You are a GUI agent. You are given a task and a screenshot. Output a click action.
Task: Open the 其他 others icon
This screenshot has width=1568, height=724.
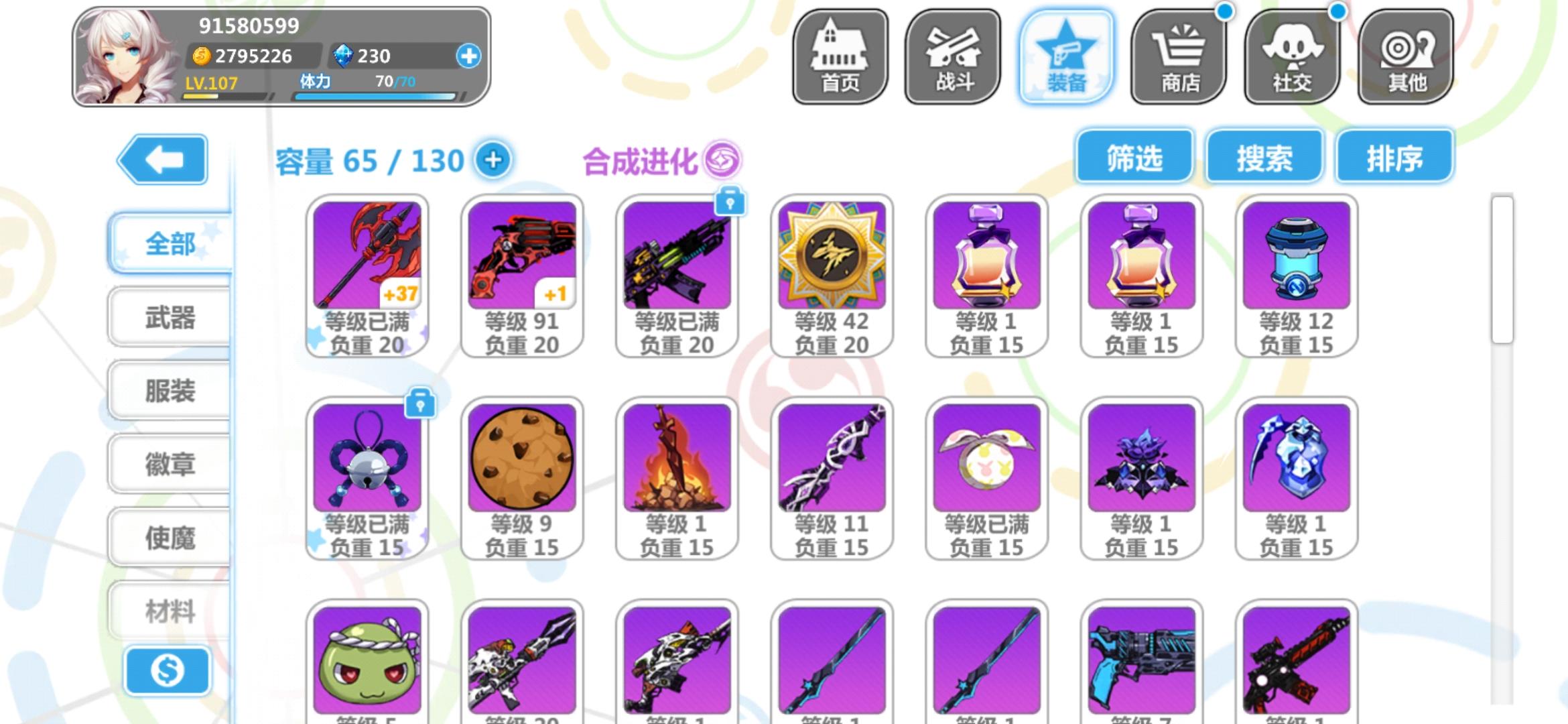tap(1405, 57)
